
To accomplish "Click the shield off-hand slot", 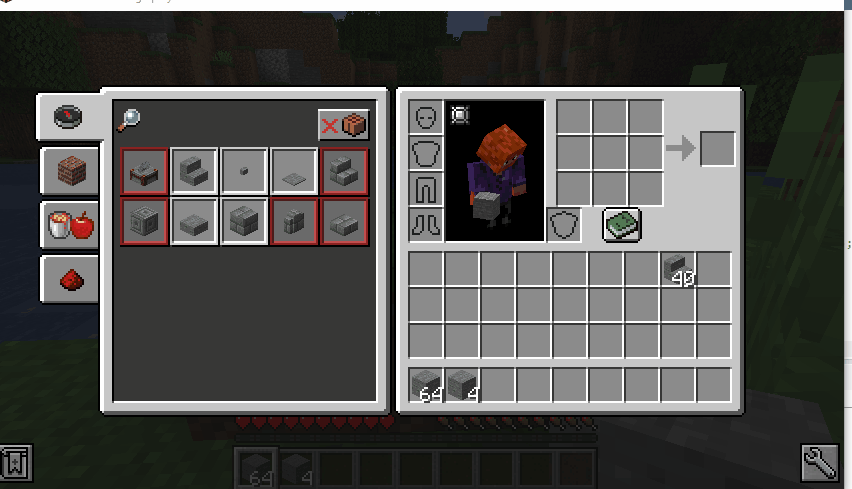I will [x=564, y=225].
